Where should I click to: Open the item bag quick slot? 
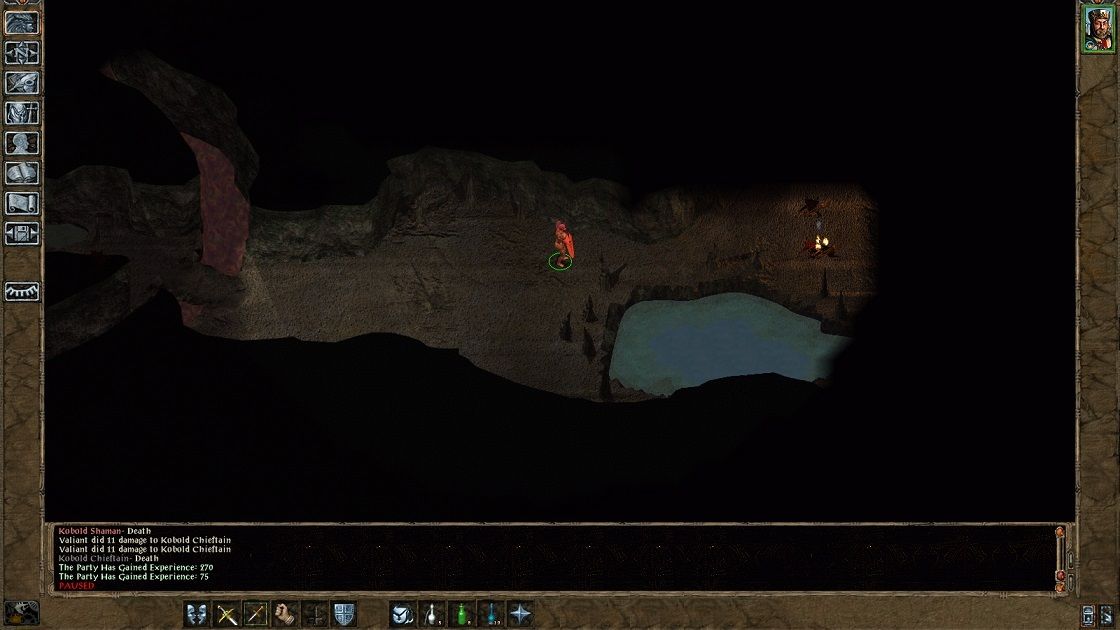tap(403, 614)
